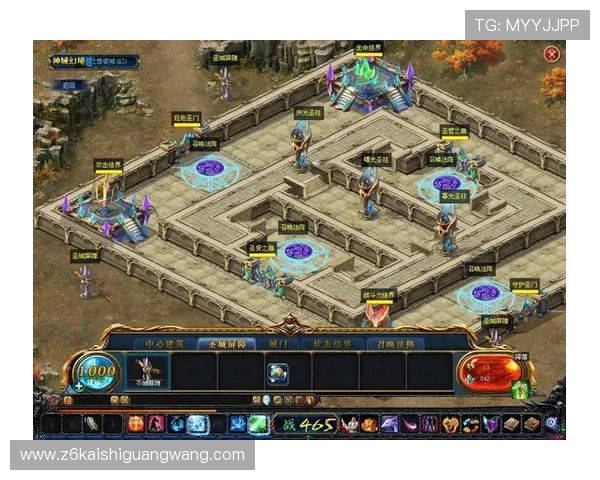Click the green crystal skill icon
This screenshot has width=600, height=480.
258,424
